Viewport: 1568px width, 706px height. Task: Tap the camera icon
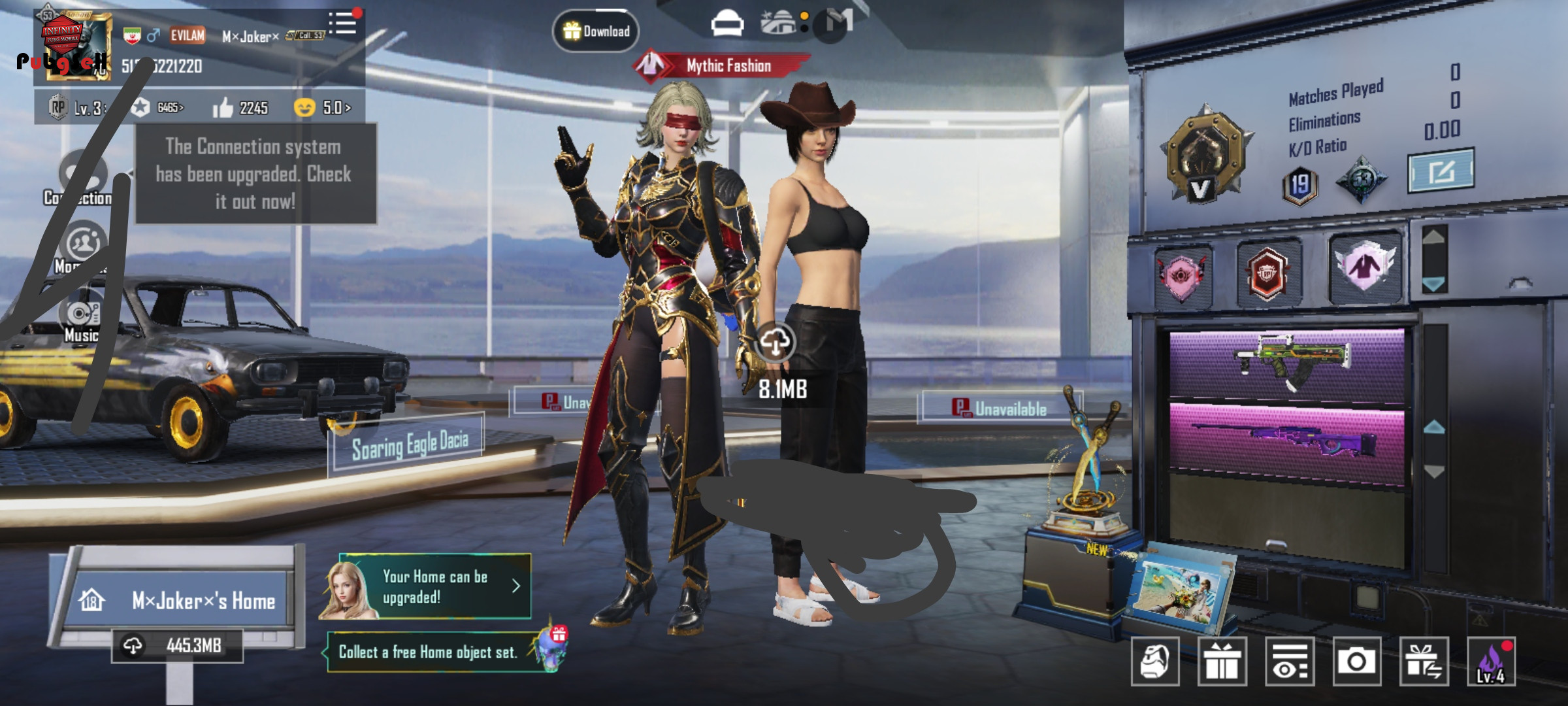[1356, 662]
